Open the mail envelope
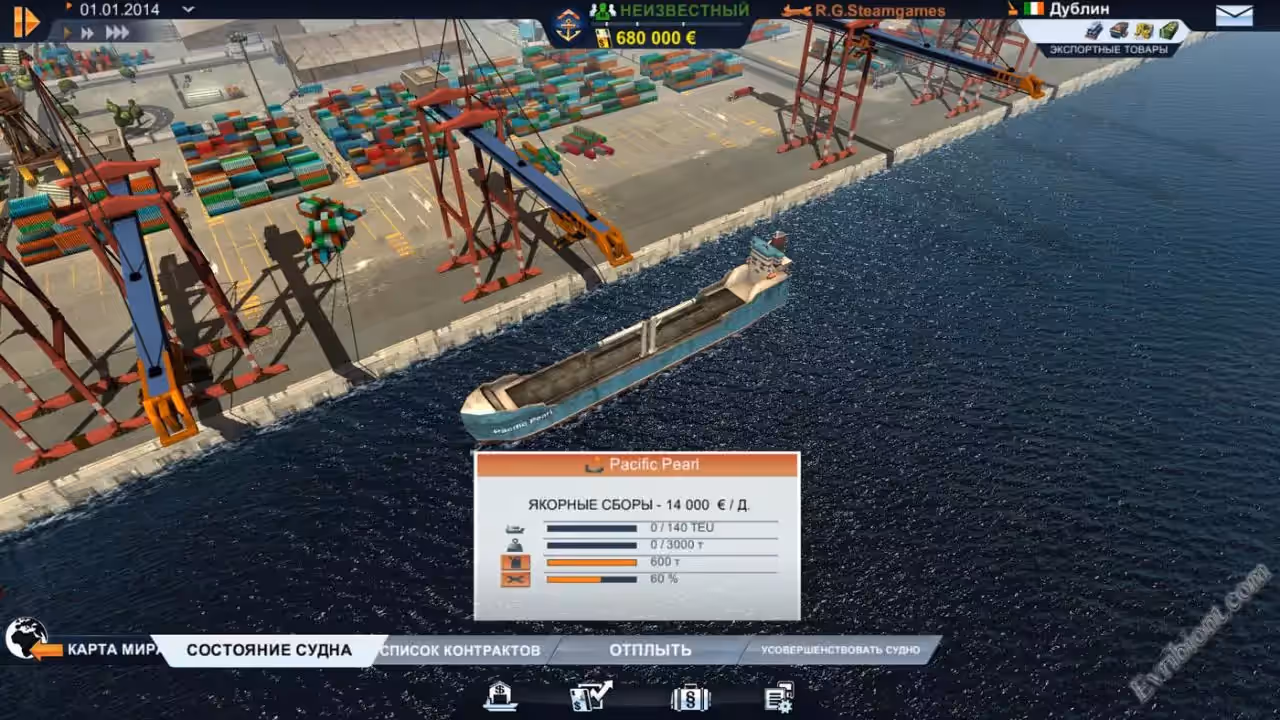The image size is (1280, 720). 1234,15
